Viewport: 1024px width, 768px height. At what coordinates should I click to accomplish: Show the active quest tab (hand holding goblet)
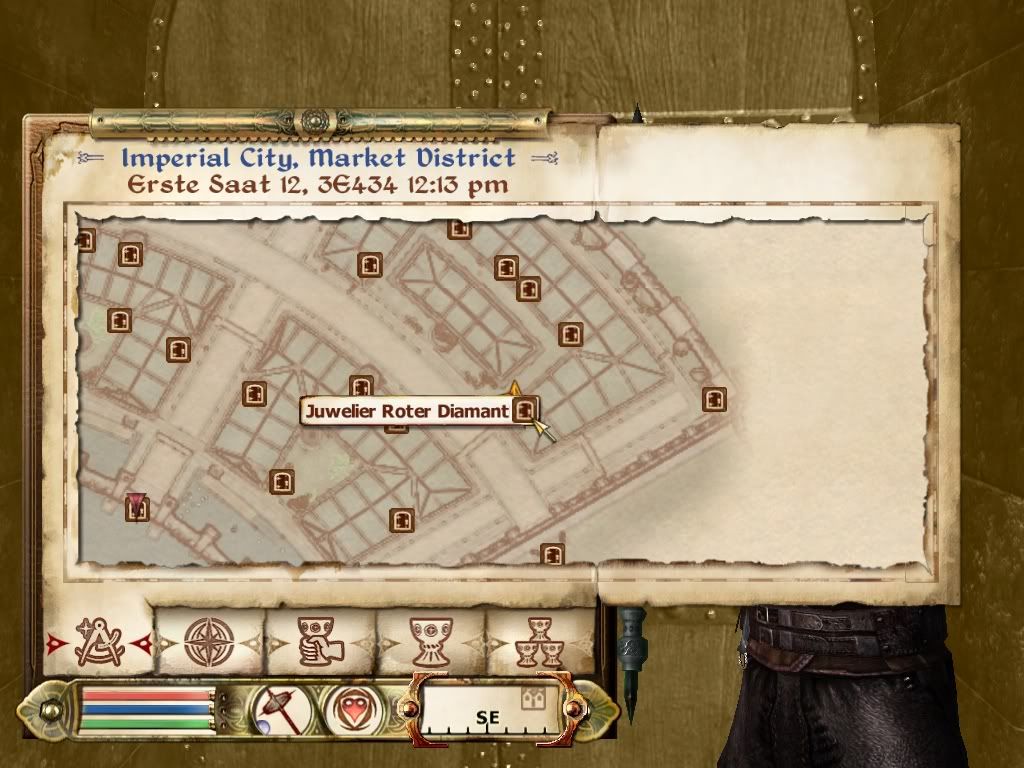tap(319, 641)
